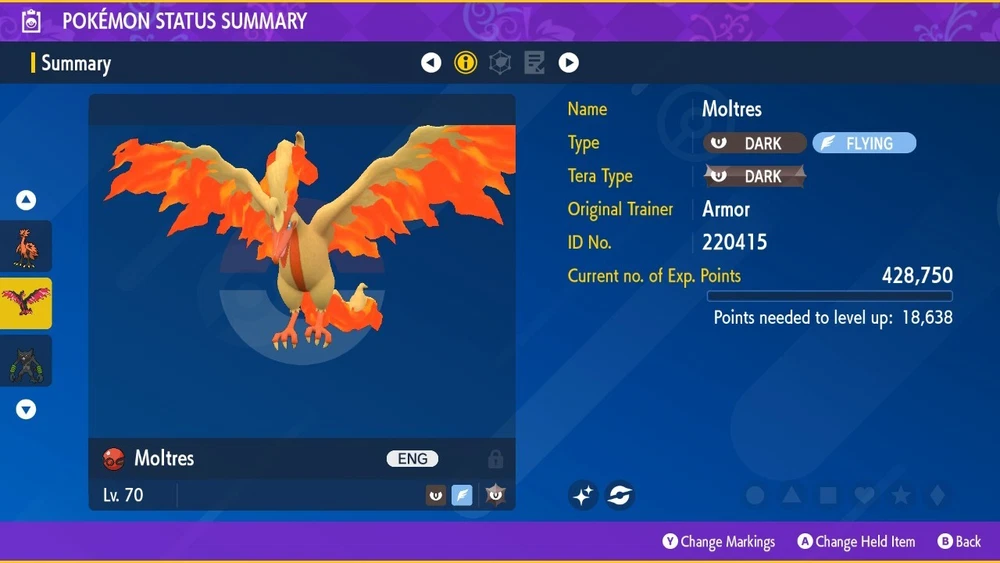The width and height of the screenshot is (1000, 563).
Task: Toggle the square marking
Action: point(828,496)
